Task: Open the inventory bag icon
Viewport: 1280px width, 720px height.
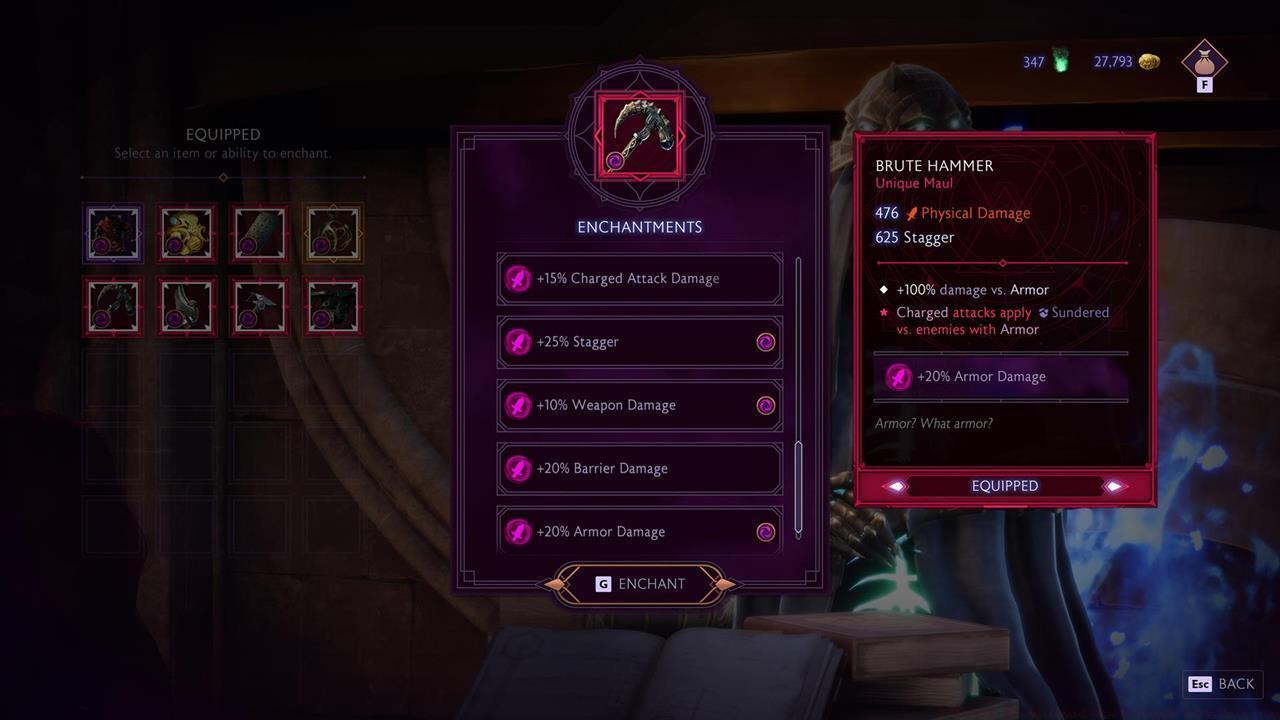Action: click(x=1204, y=62)
